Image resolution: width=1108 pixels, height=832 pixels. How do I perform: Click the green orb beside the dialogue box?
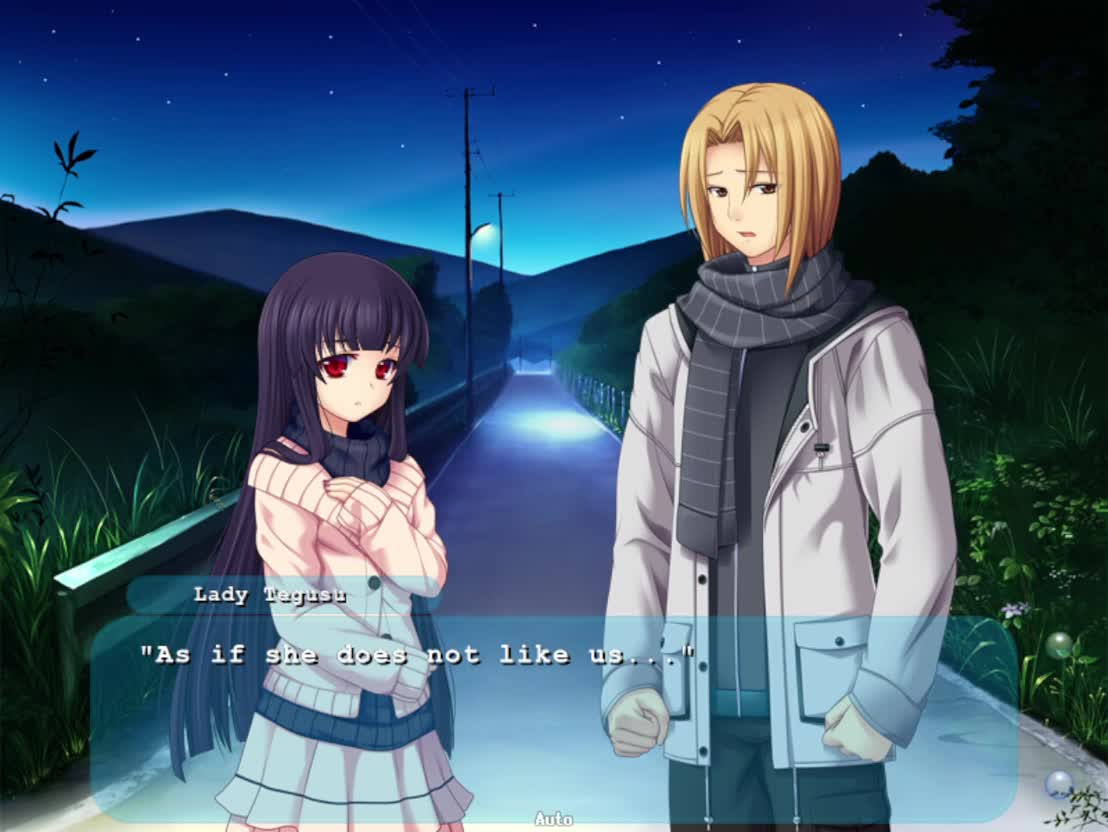coord(1059,645)
